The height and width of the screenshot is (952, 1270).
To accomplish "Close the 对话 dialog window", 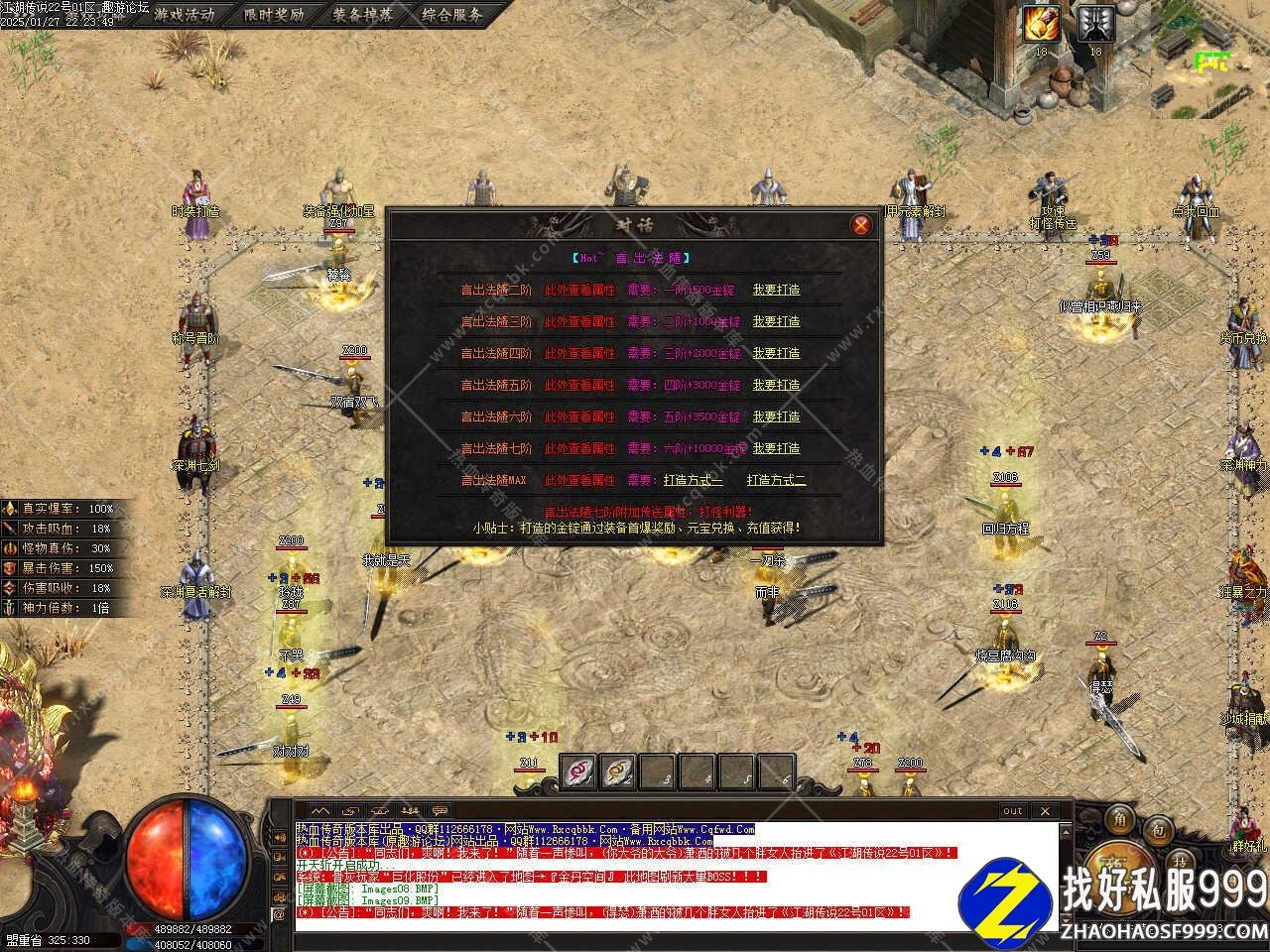I will point(860,225).
